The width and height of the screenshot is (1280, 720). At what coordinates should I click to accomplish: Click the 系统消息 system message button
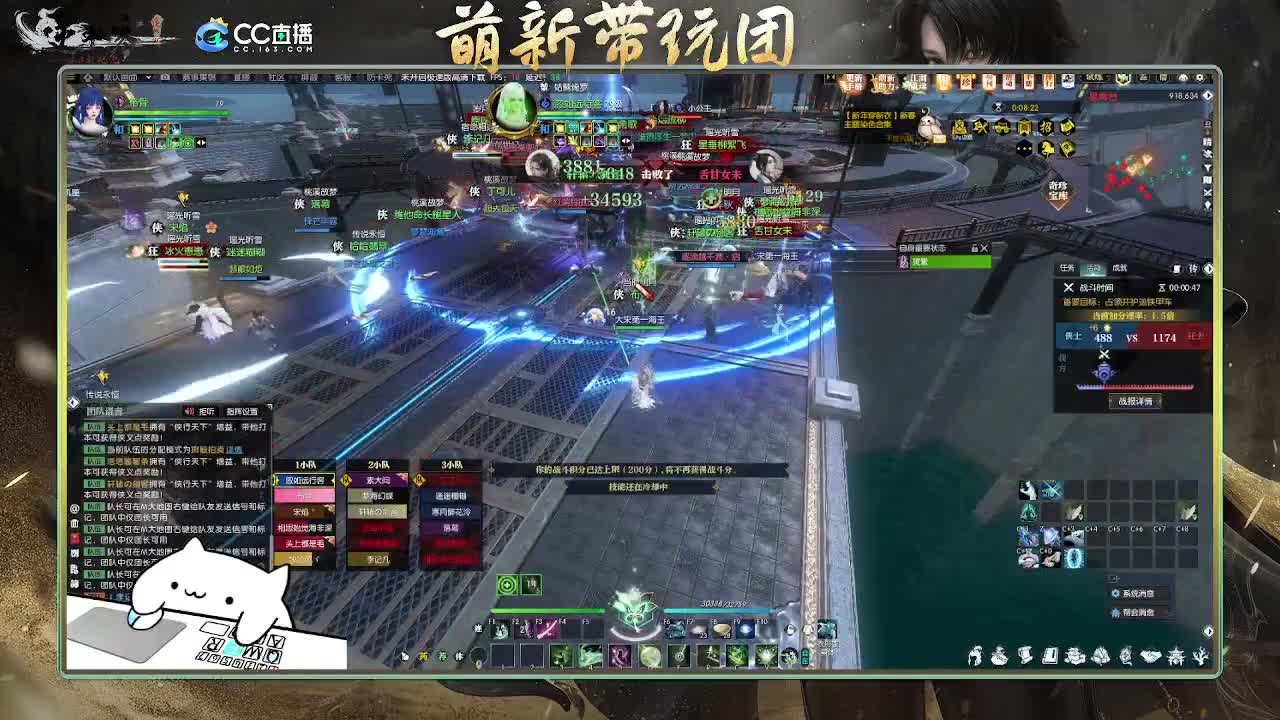pyautogui.click(x=1132, y=594)
